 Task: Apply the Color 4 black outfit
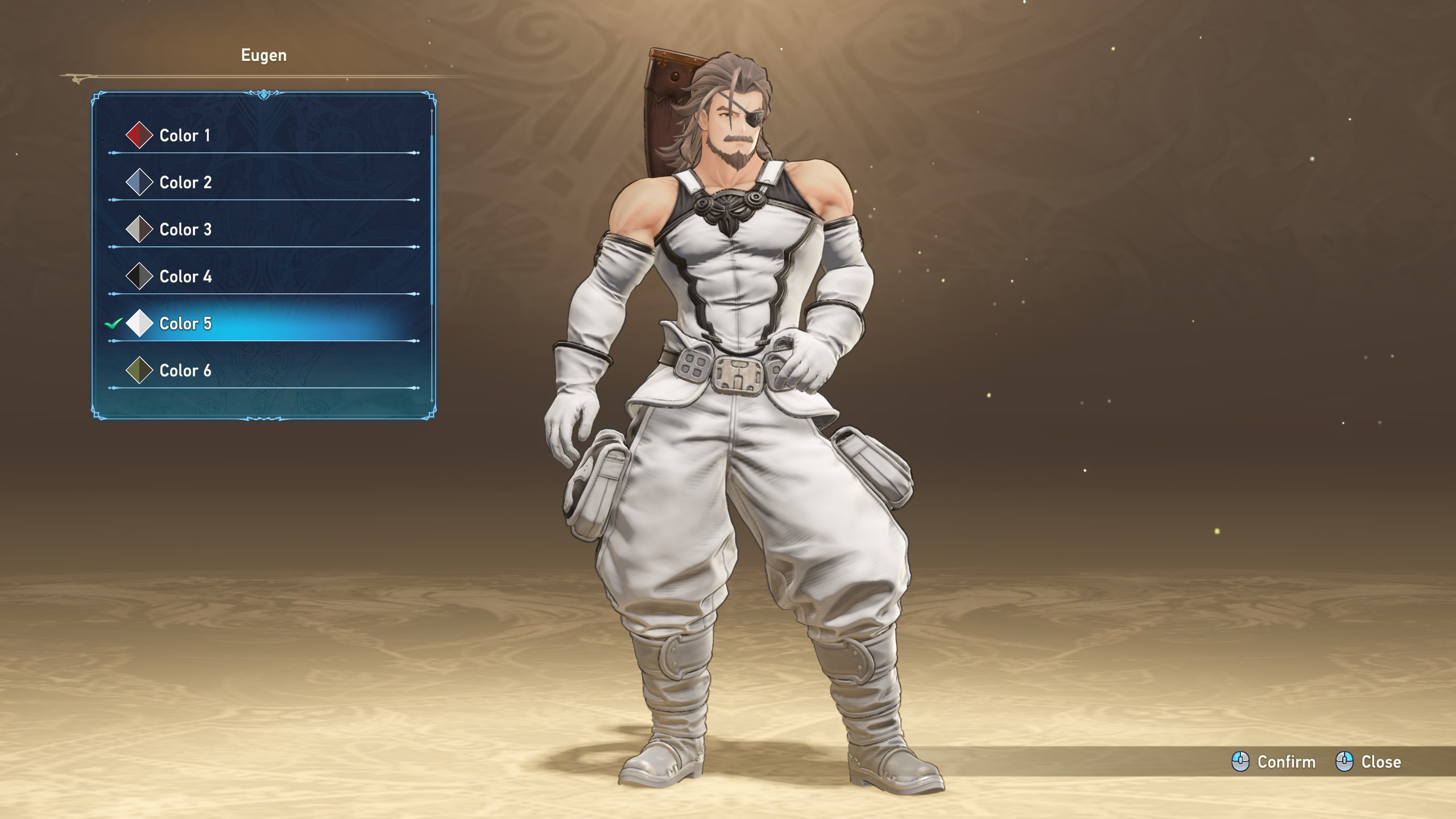click(x=185, y=277)
